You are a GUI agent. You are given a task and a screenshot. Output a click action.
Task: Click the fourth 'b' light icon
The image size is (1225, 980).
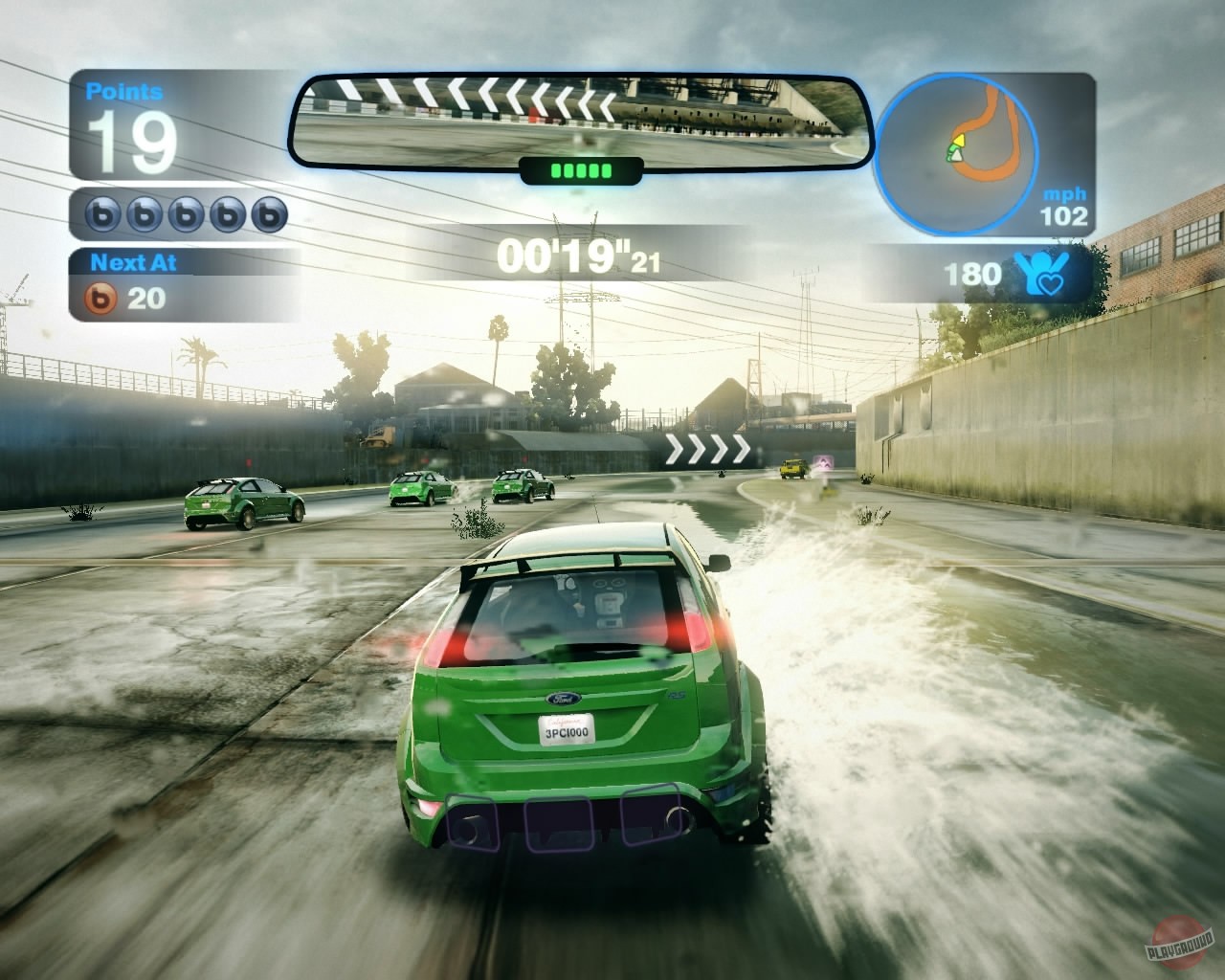[x=227, y=212]
